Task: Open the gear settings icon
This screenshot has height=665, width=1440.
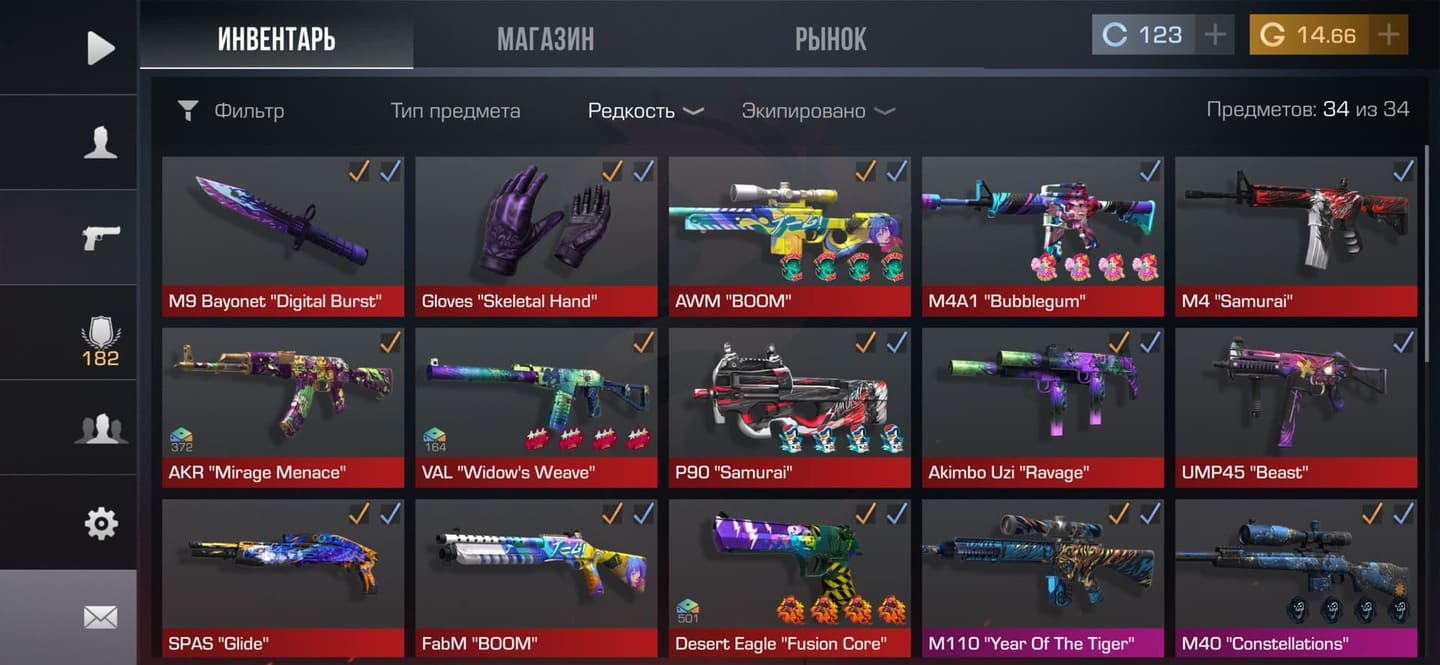Action: coord(100,523)
